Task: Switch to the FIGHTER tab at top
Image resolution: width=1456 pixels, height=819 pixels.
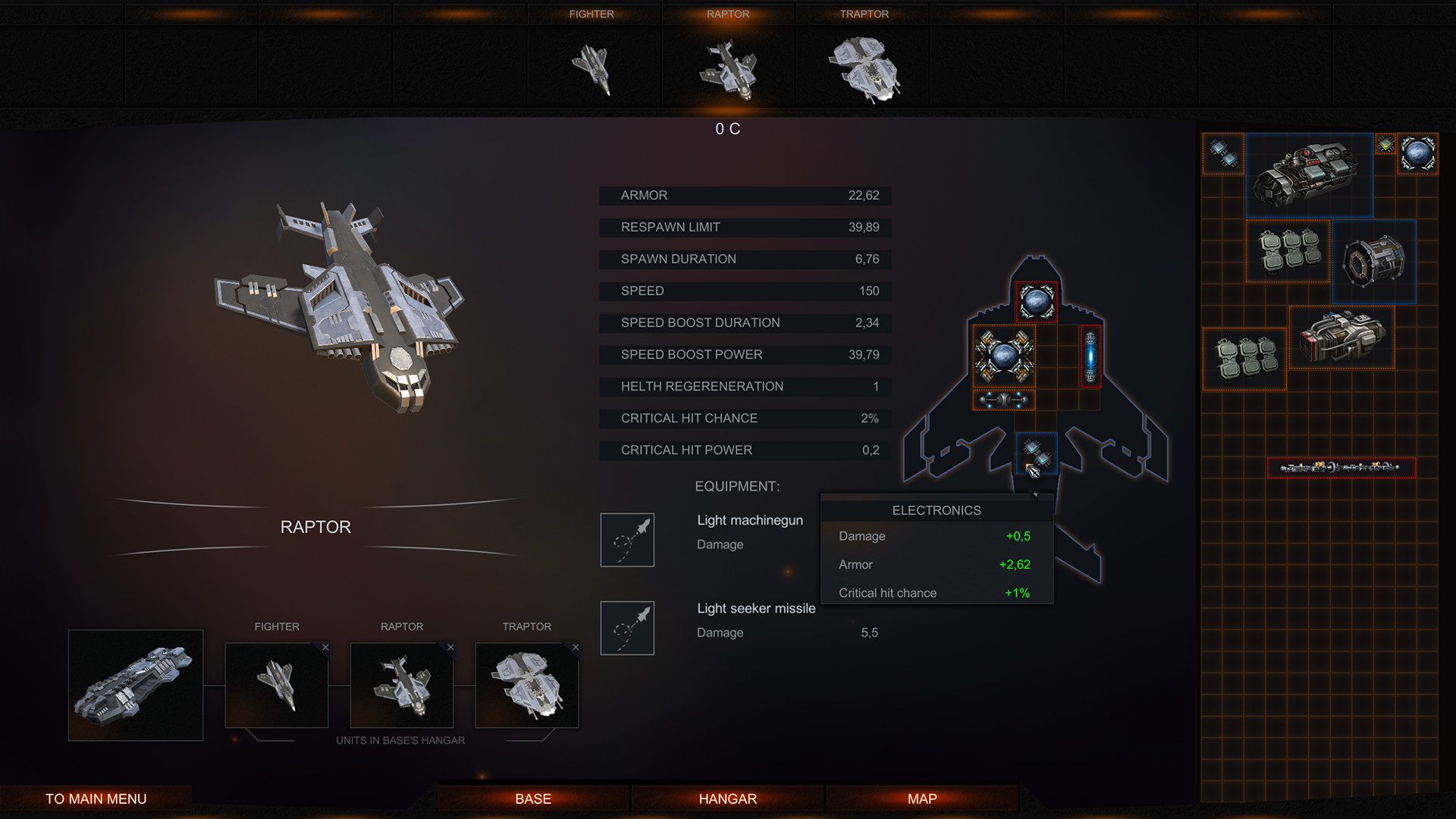Action: coord(592,14)
